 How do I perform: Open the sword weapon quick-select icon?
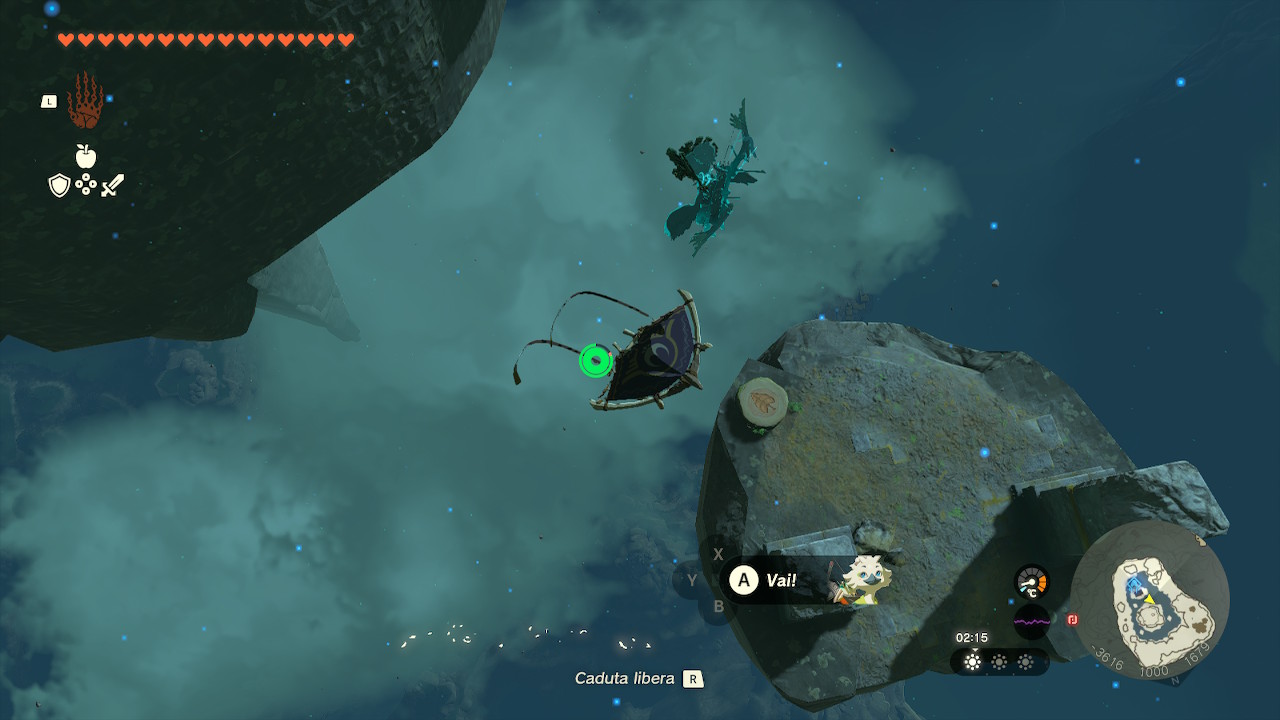point(112,185)
